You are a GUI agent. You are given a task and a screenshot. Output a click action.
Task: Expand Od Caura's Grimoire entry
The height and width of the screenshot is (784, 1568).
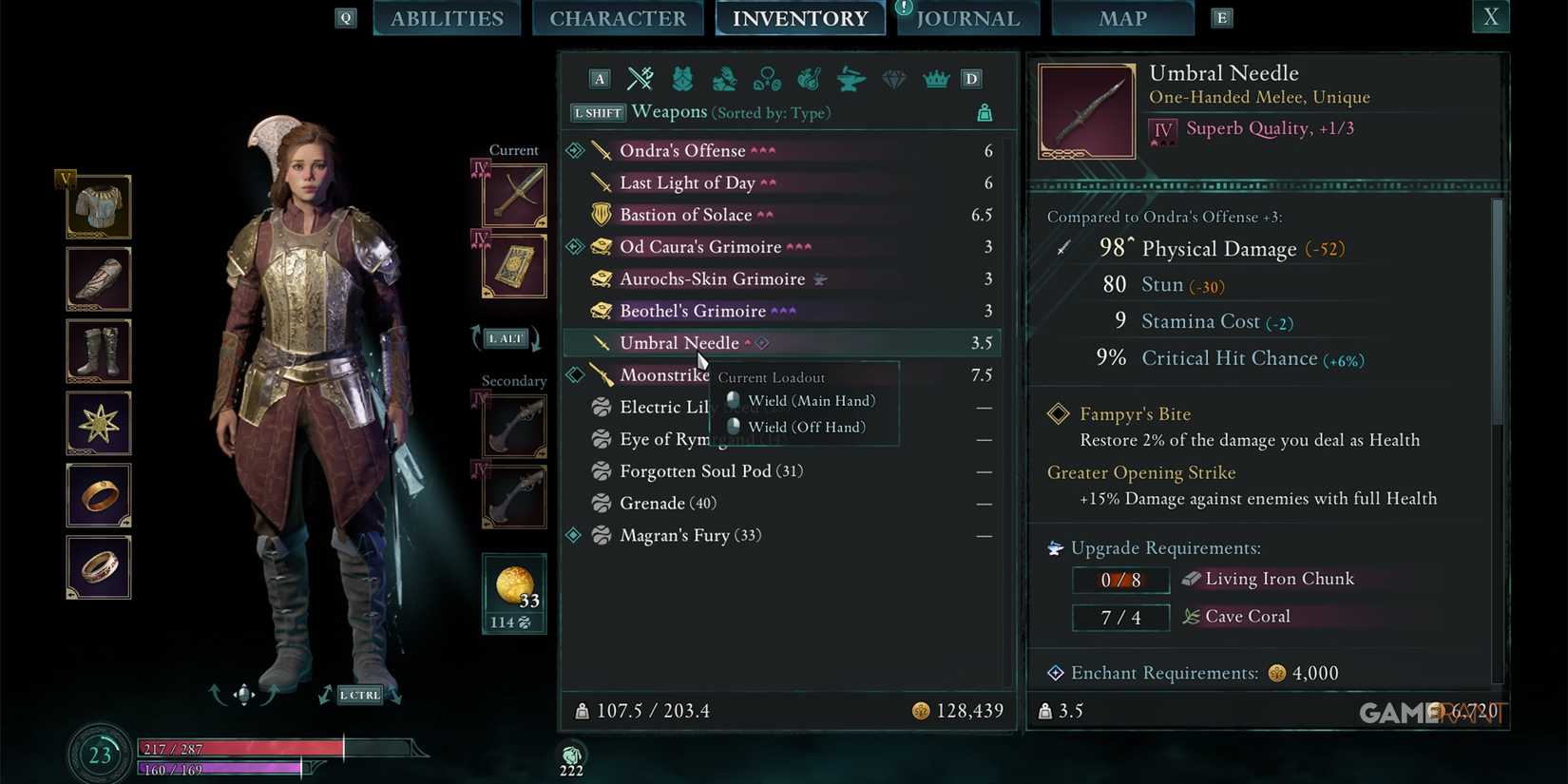[574, 246]
